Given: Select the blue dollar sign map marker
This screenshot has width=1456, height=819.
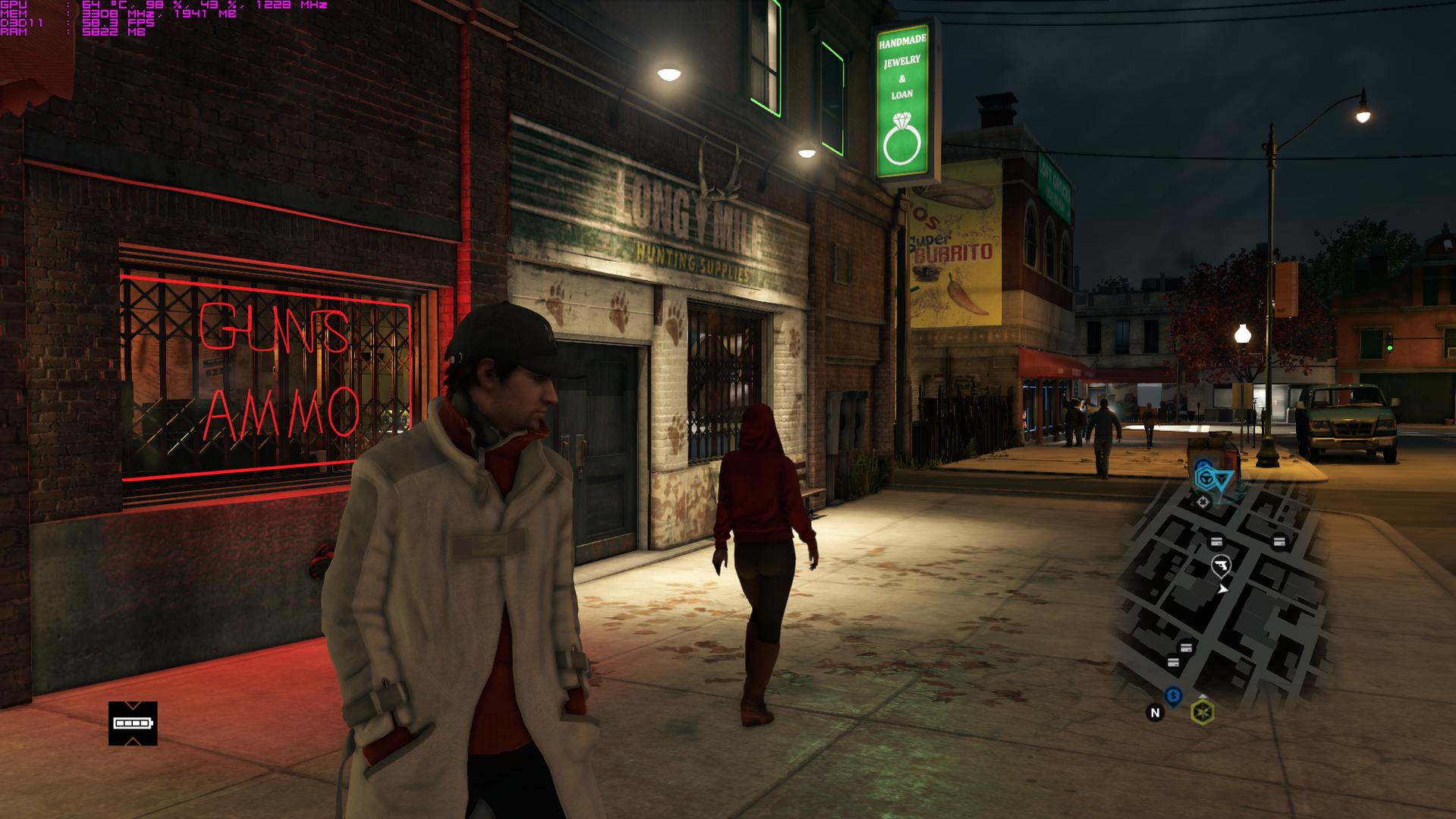Looking at the screenshot, I should (x=1173, y=695).
